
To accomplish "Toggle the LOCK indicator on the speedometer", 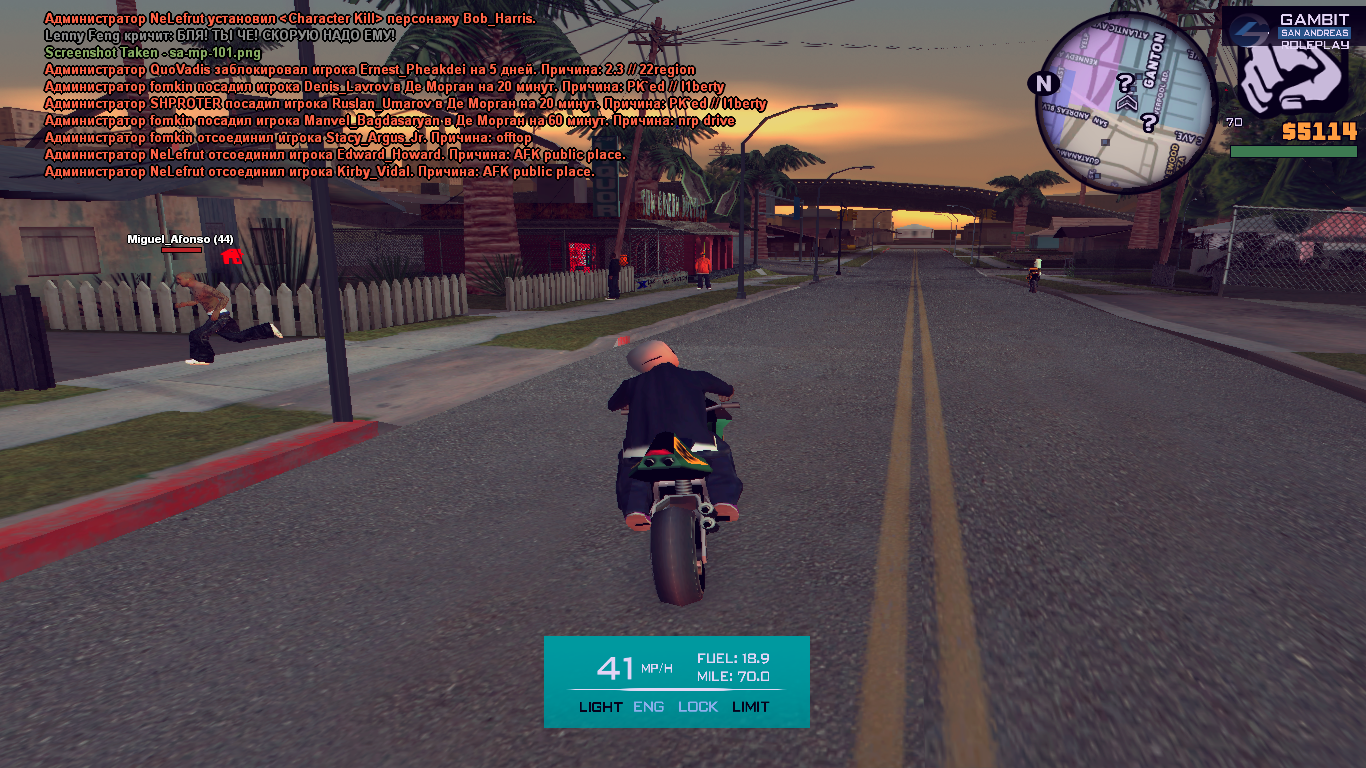I will click(x=698, y=707).
